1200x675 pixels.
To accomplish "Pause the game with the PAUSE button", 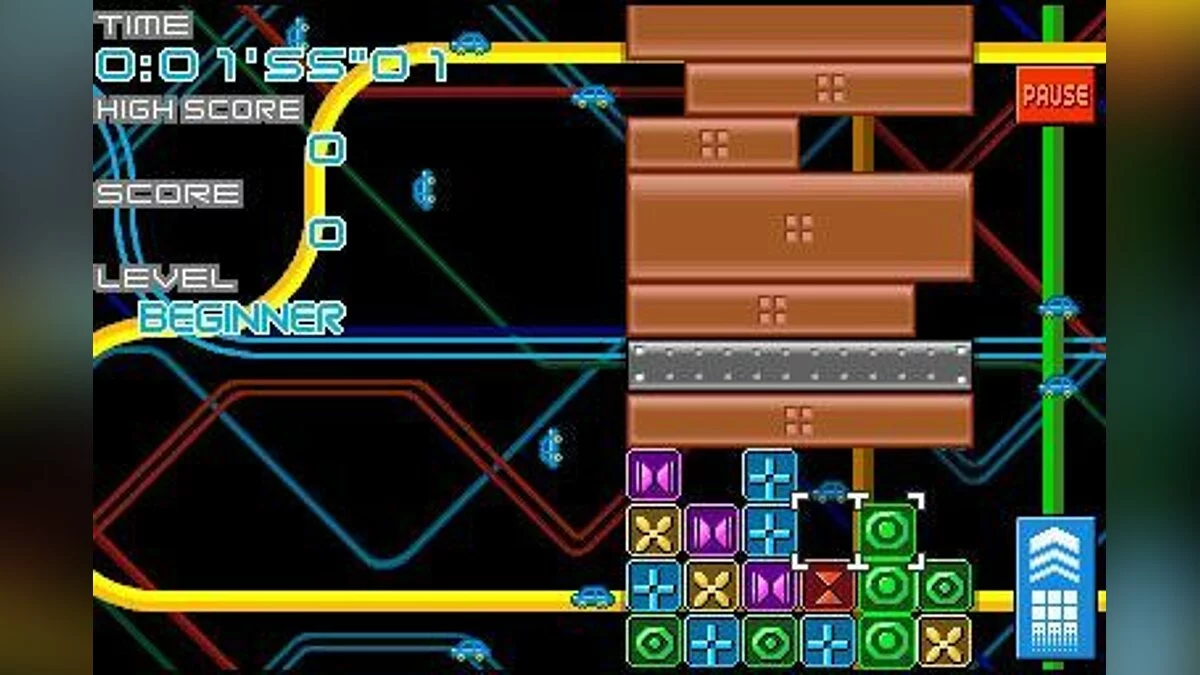I will pos(1055,95).
